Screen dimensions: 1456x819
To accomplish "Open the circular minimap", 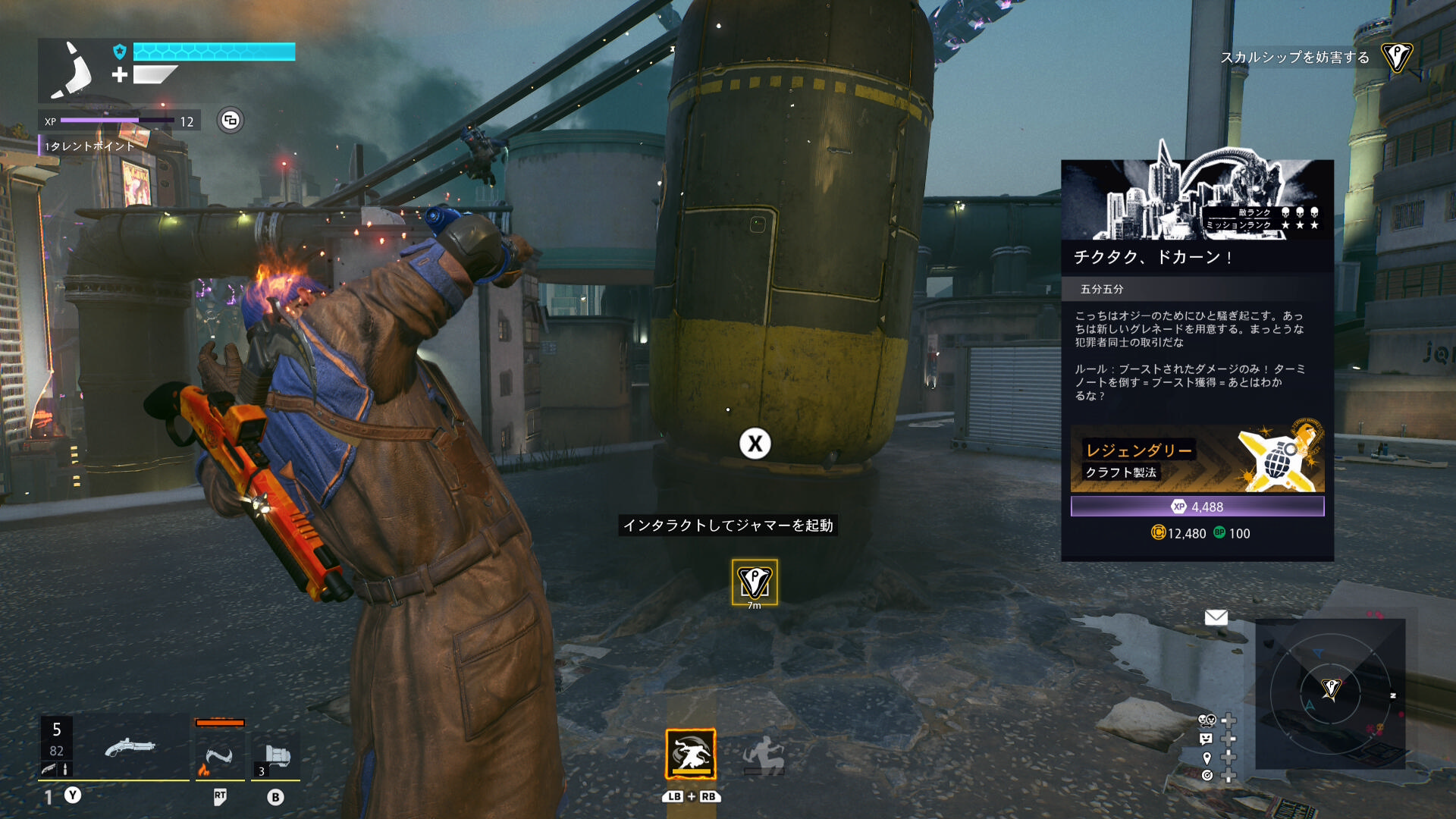I will click(1330, 690).
